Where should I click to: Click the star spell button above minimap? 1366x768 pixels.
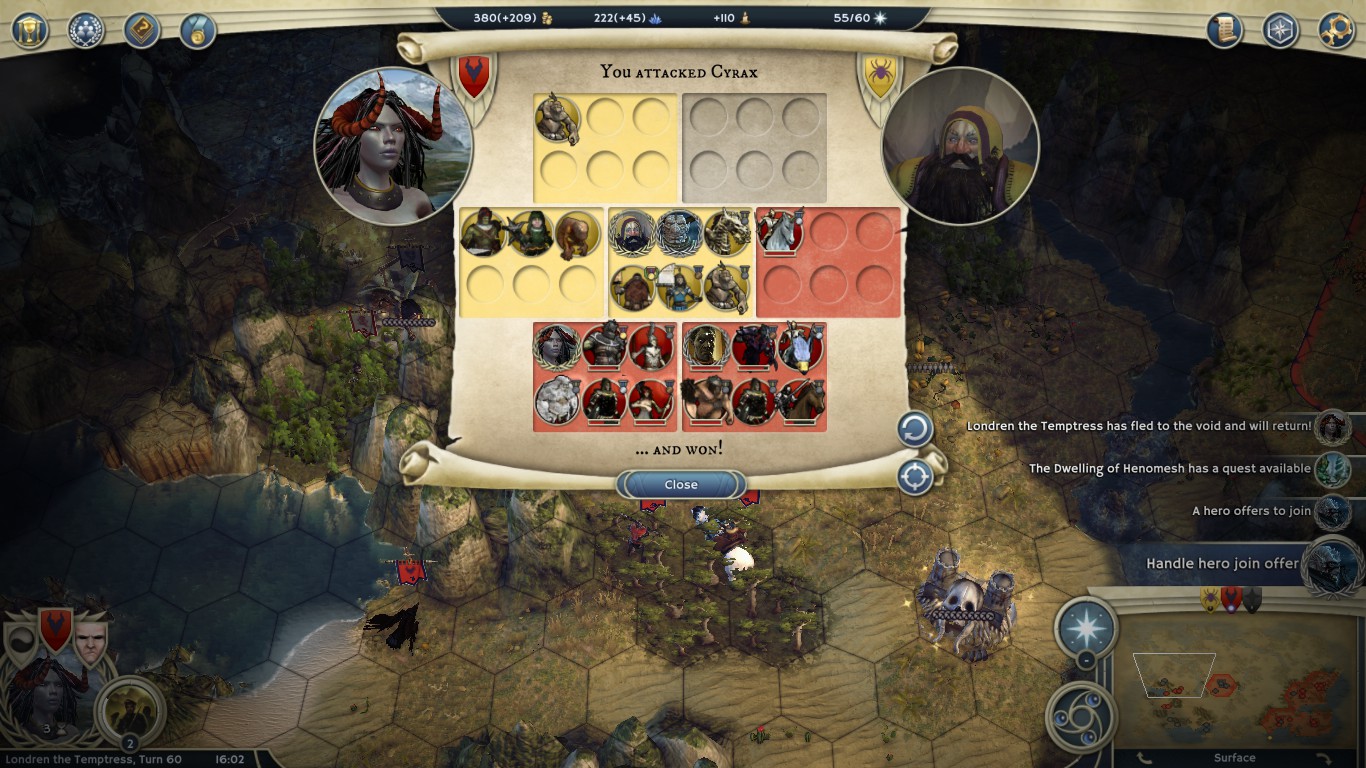tap(1086, 627)
